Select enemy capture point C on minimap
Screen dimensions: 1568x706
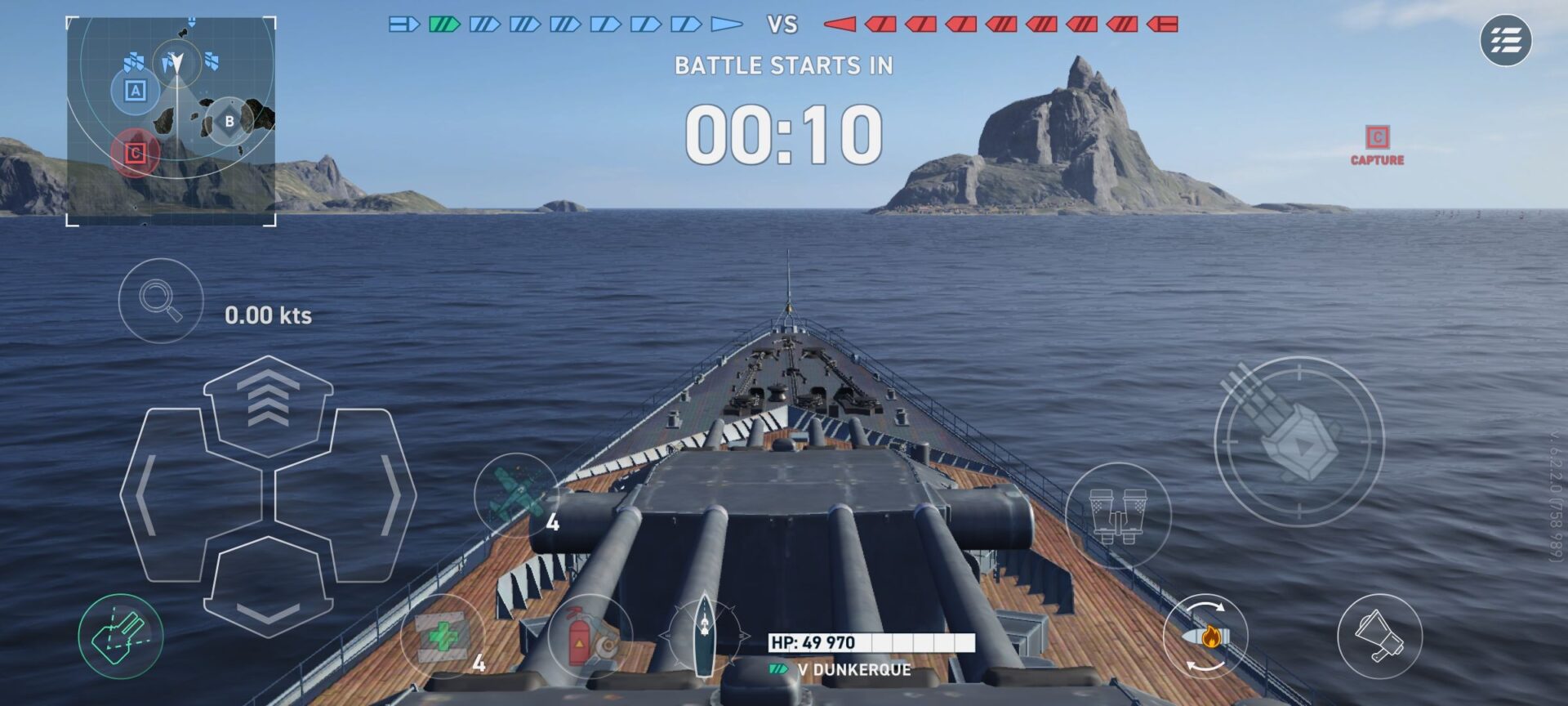pyautogui.click(x=136, y=153)
